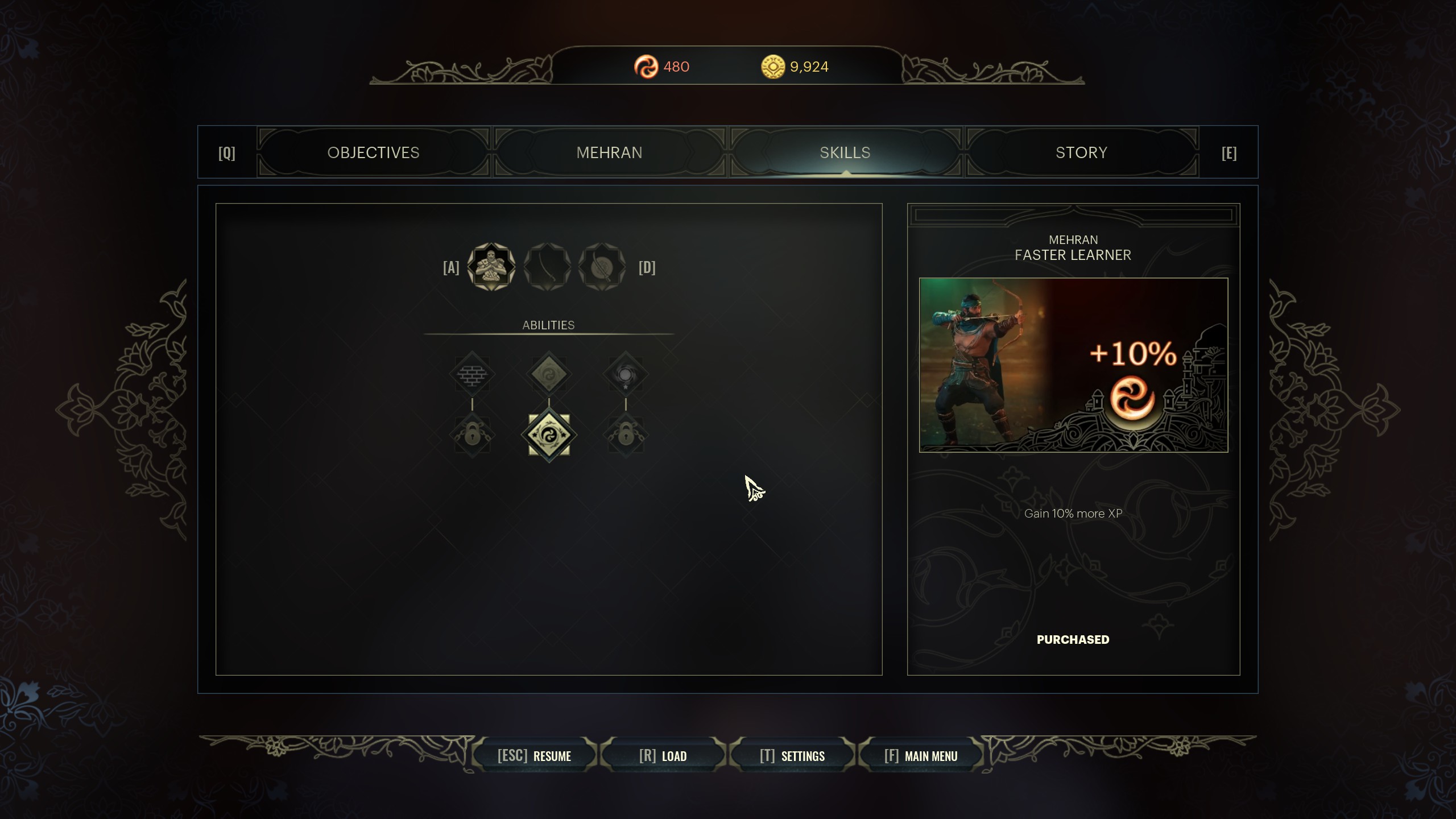Click the locked ability below glowing orb
The width and height of the screenshot is (1456, 819).
click(x=626, y=435)
